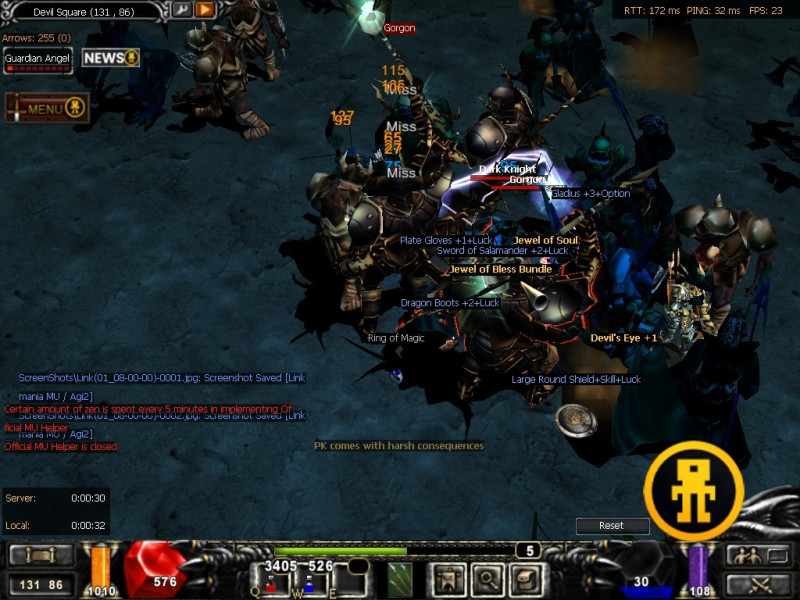Click the Reset button
The width and height of the screenshot is (800, 600).
(x=611, y=526)
